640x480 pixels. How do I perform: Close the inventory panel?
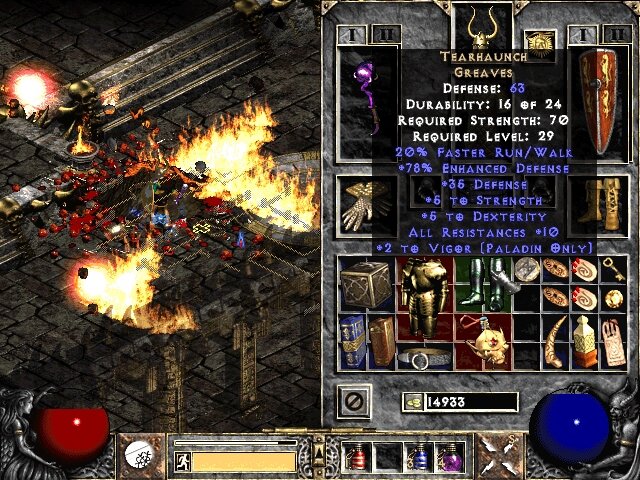coord(356,402)
